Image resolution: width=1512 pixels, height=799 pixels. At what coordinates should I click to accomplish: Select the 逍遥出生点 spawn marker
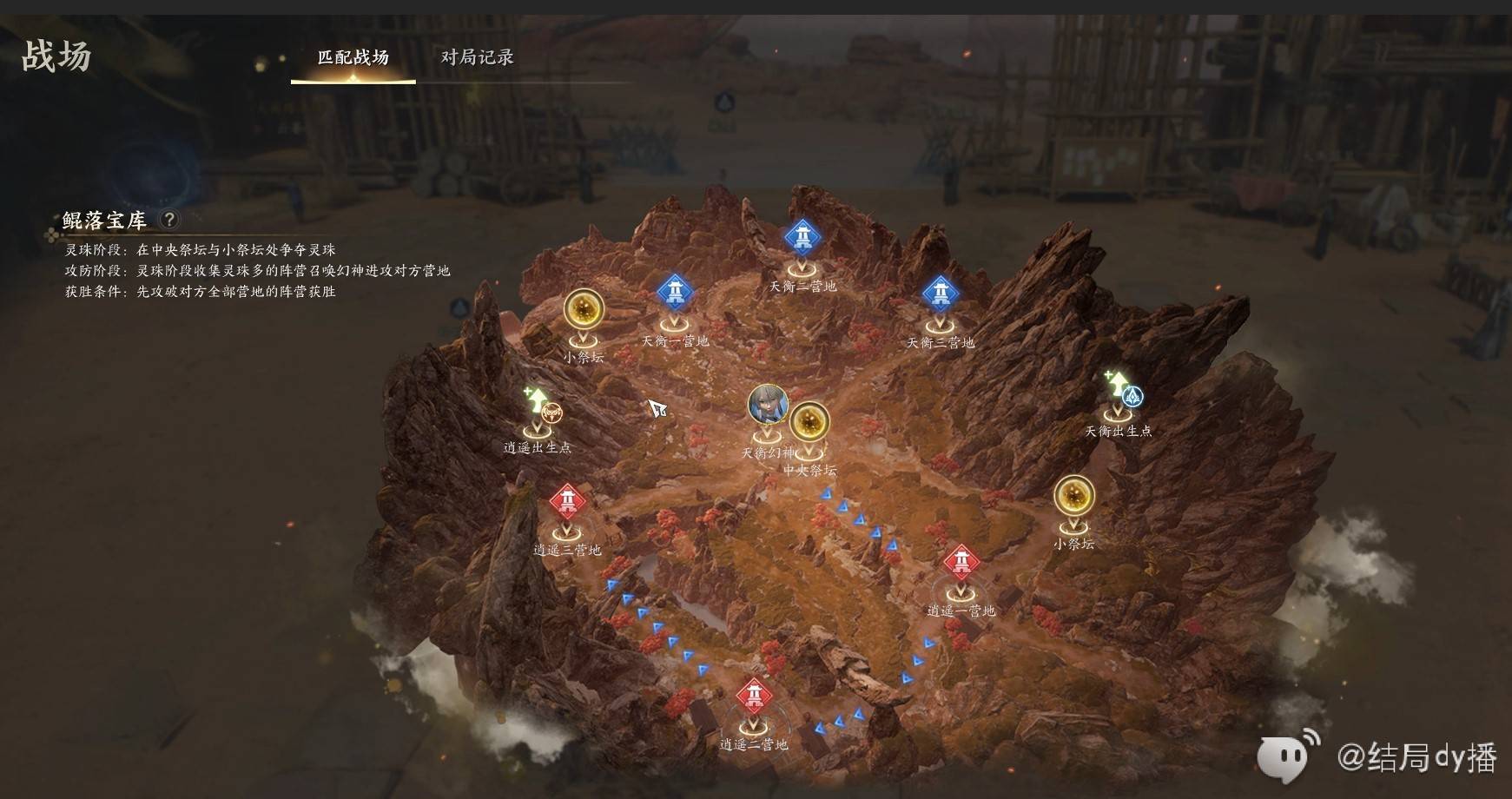click(x=539, y=406)
